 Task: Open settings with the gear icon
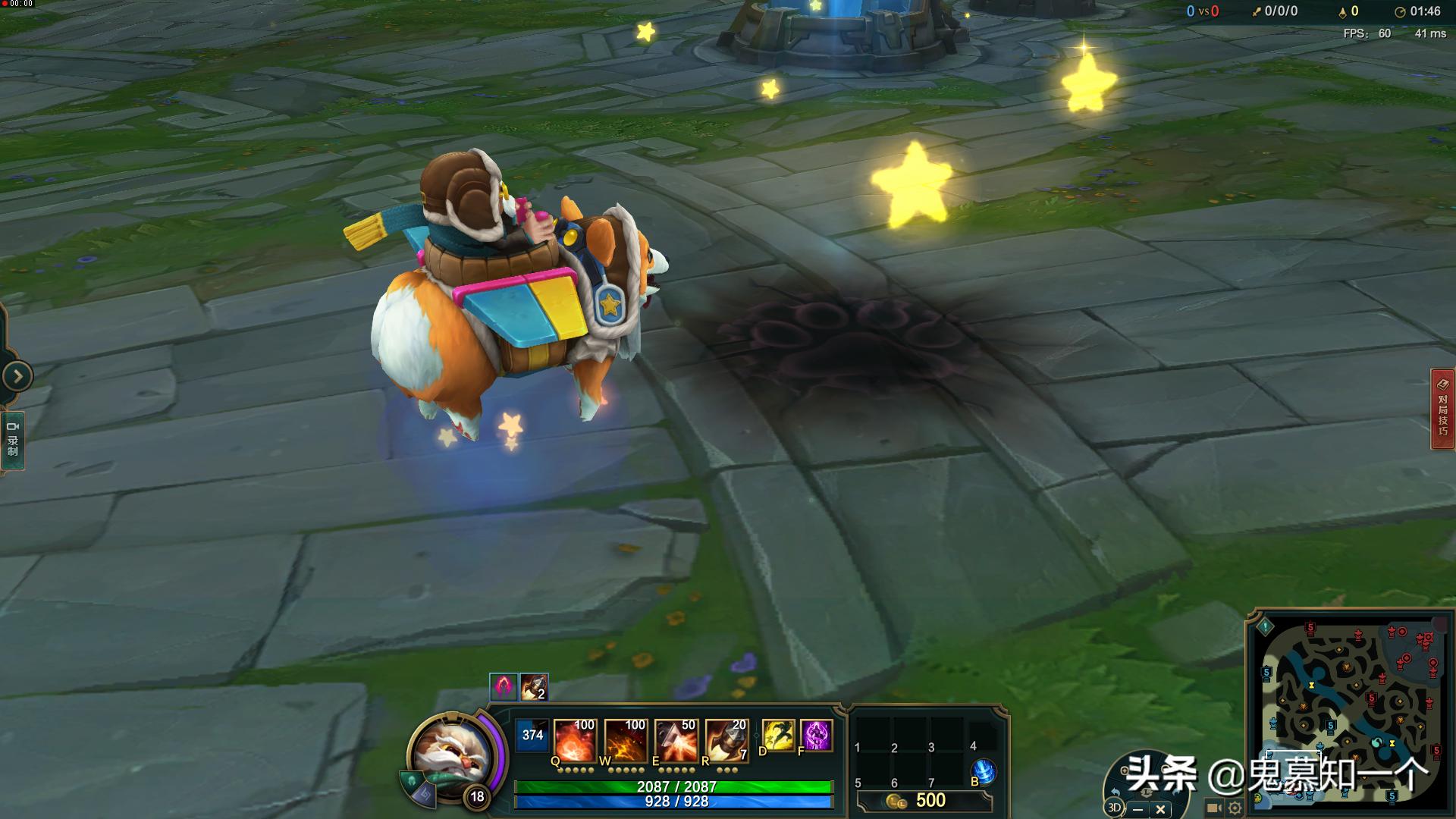(1235, 808)
